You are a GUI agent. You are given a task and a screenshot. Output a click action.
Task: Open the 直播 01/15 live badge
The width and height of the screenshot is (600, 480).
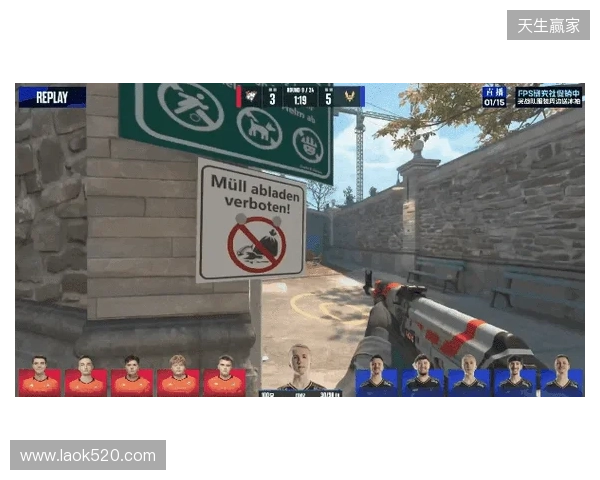494,96
